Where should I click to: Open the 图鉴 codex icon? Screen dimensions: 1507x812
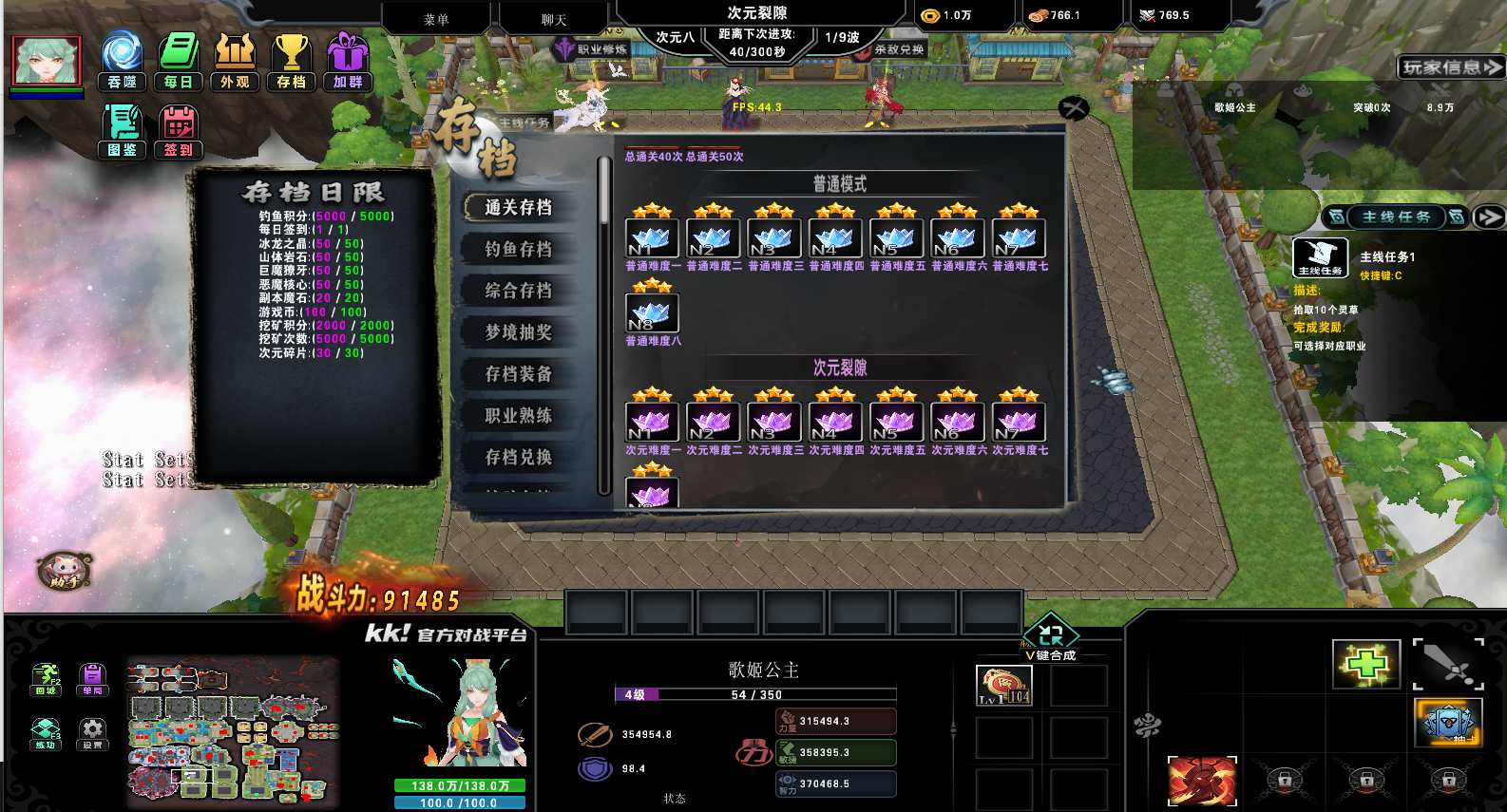pyautogui.click(x=123, y=131)
